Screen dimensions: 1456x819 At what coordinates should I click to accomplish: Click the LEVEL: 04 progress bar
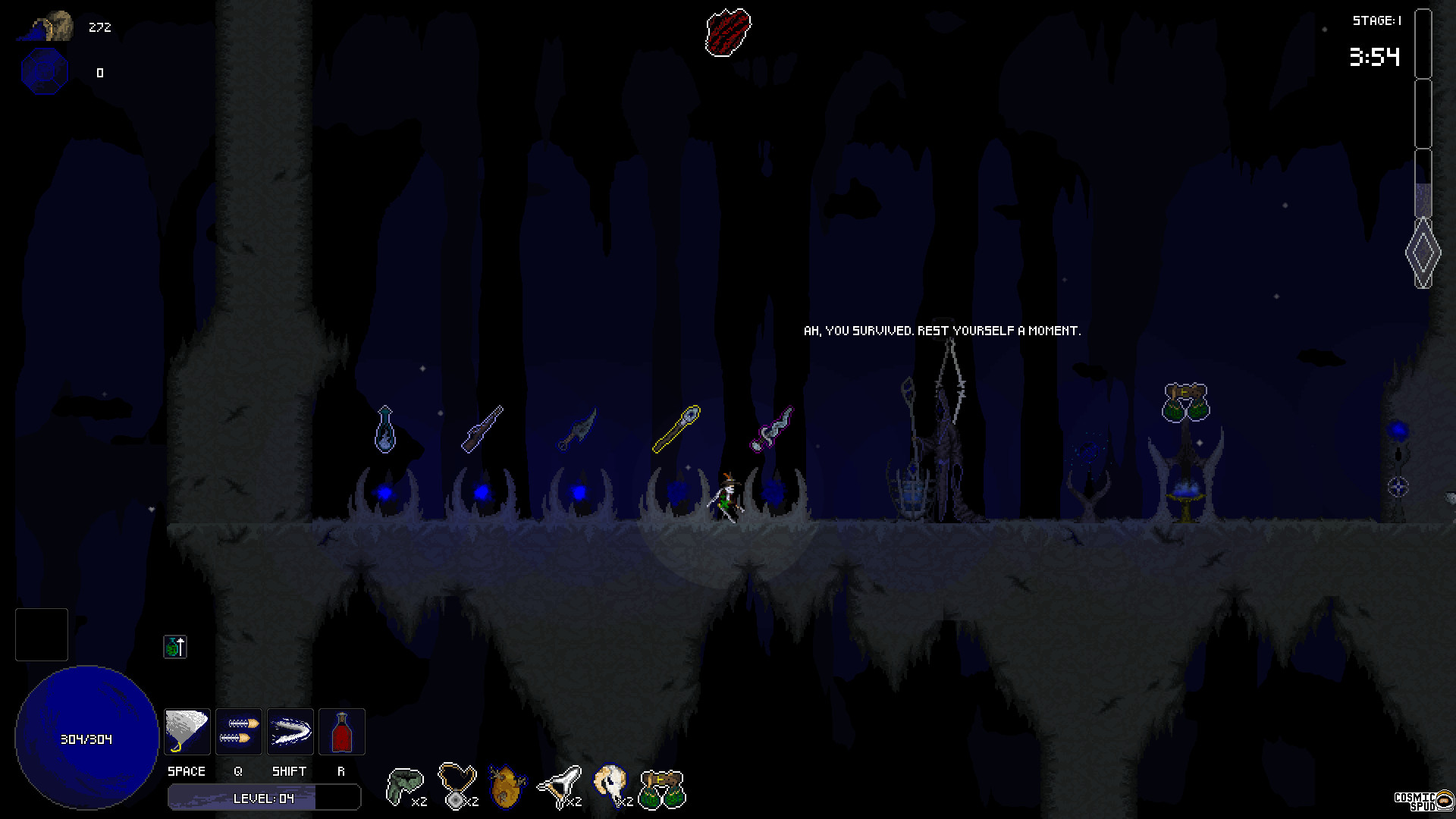(x=263, y=797)
